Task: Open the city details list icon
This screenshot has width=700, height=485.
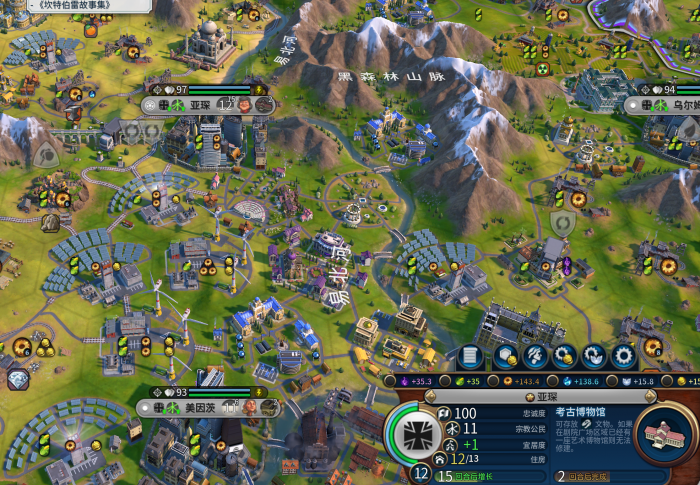Action: click(470, 355)
